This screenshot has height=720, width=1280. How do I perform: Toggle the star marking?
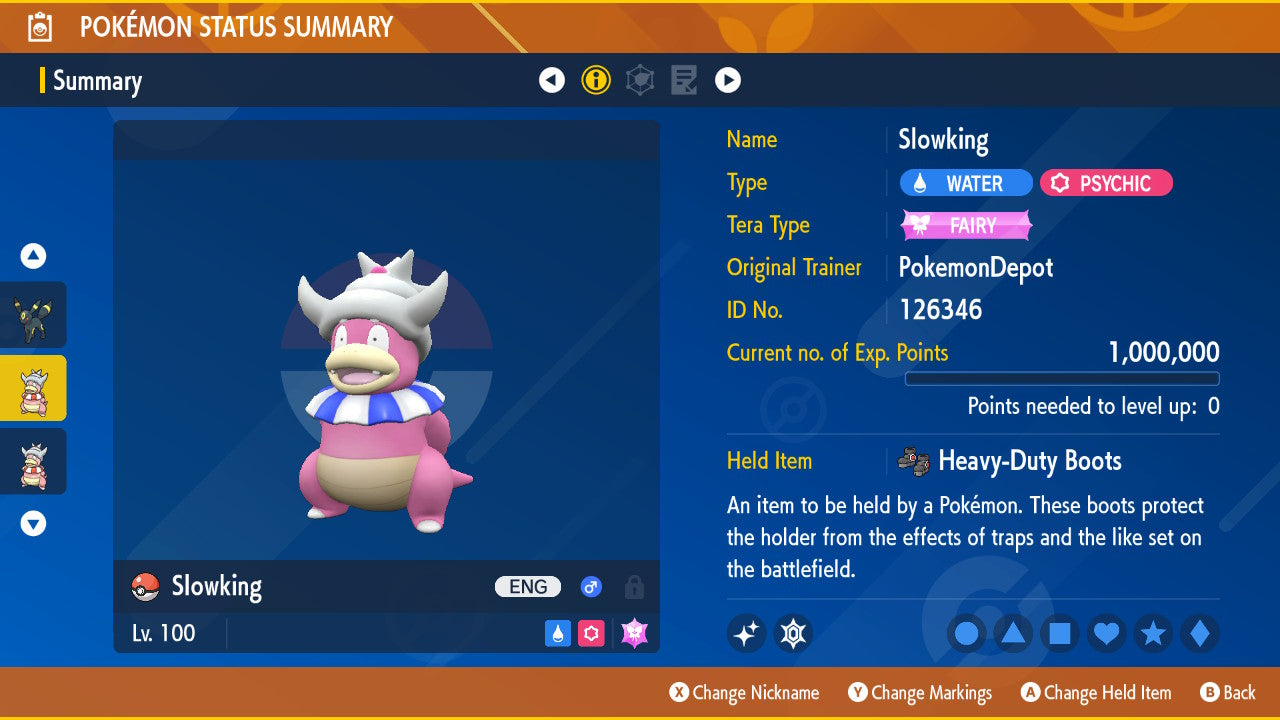point(1153,633)
